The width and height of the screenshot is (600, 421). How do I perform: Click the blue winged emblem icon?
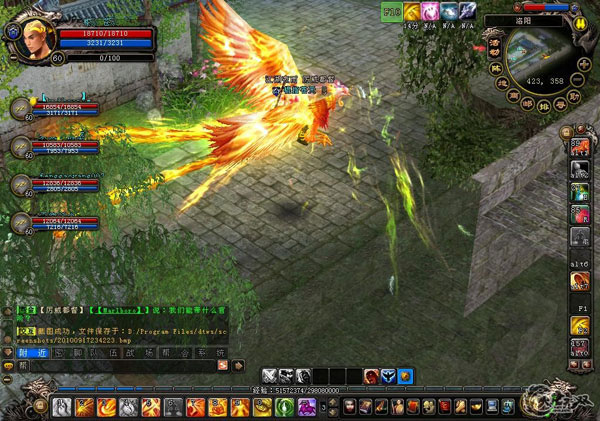coord(387,376)
